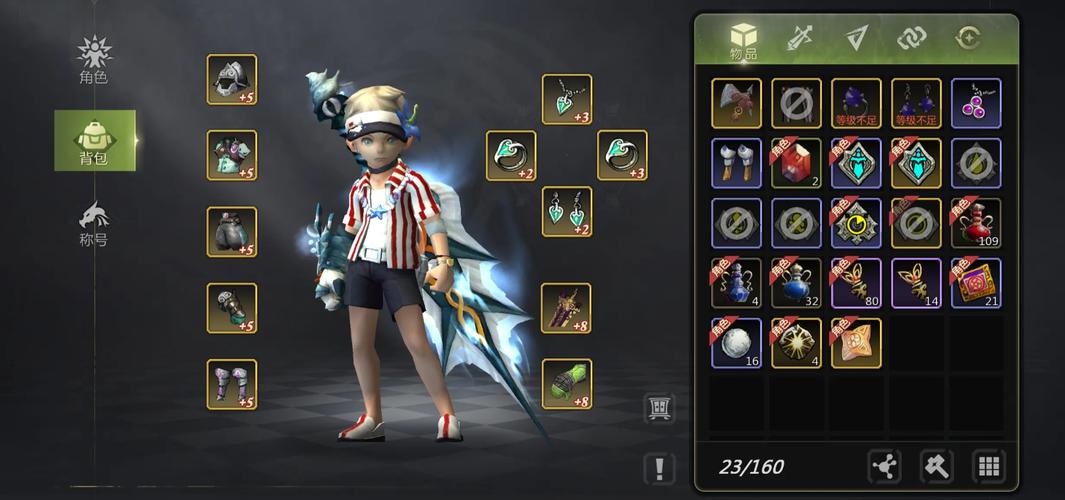Select the red potion with 109 count
1065x500 pixels.
[x=976, y=223]
